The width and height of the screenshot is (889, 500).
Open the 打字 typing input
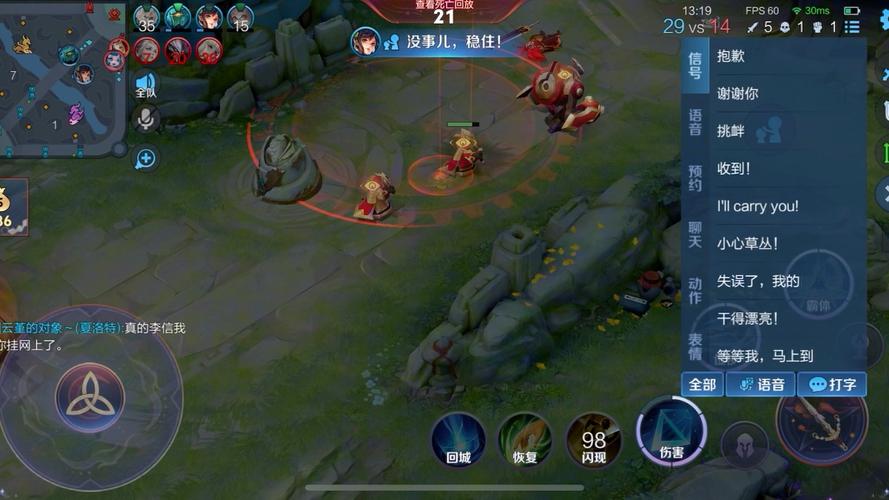pyautogui.click(x=833, y=384)
